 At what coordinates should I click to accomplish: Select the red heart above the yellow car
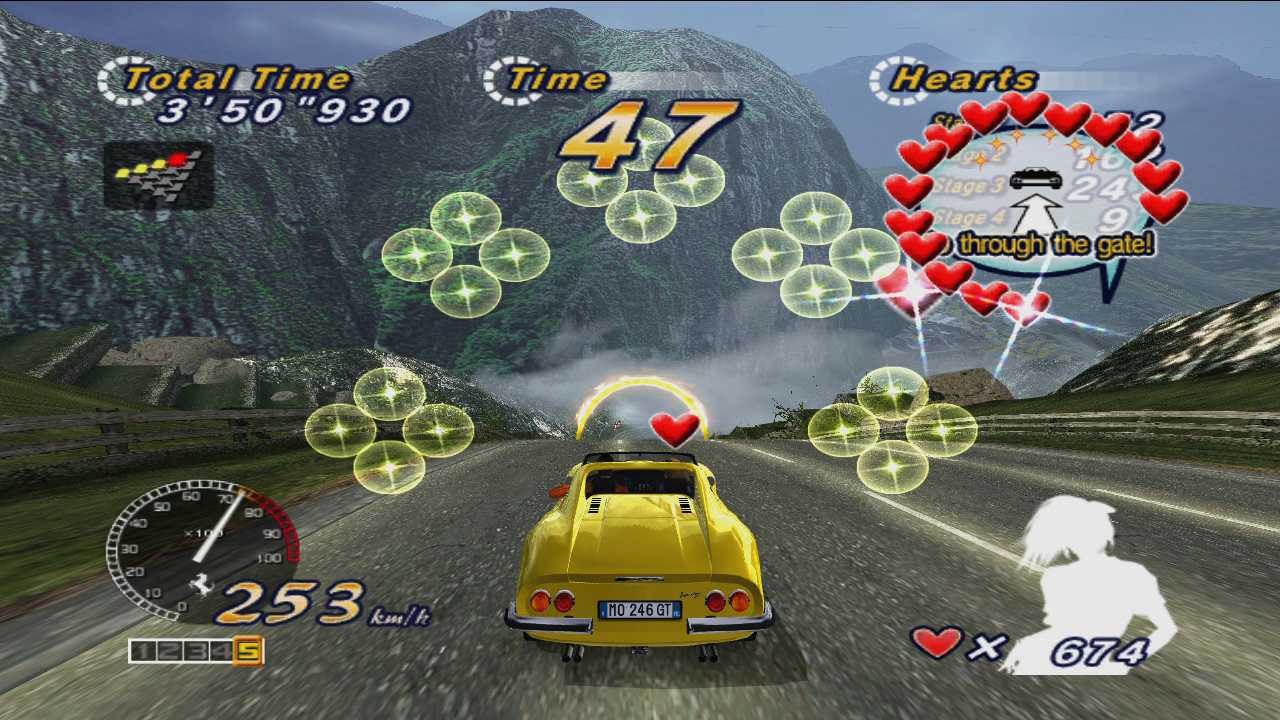(x=676, y=430)
